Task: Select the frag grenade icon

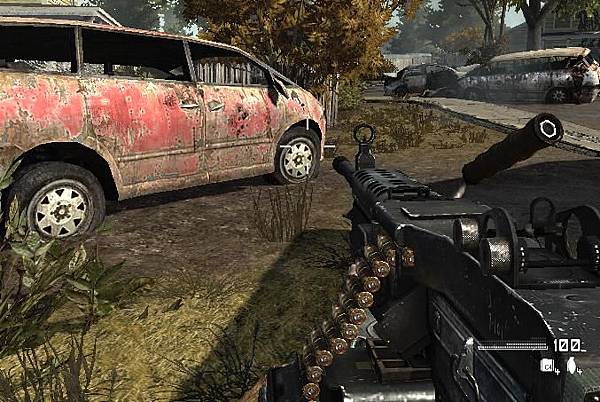Action: (x=571, y=366)
